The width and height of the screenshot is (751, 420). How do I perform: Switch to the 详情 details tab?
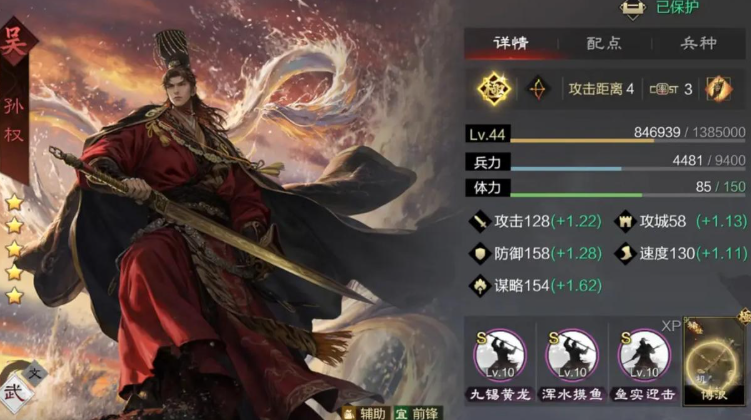coord(510,44)
